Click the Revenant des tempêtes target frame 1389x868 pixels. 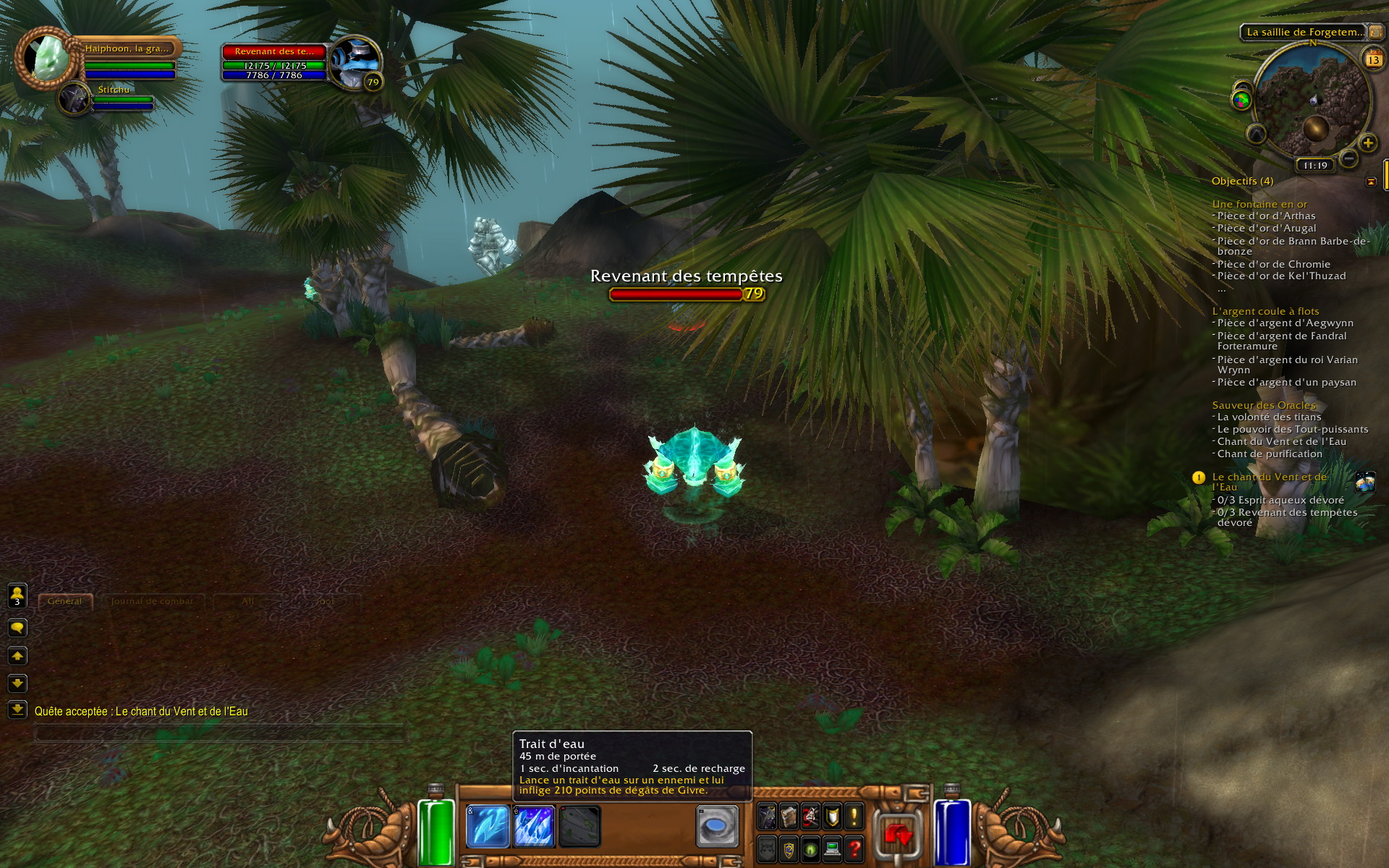(x=274, y=63)
